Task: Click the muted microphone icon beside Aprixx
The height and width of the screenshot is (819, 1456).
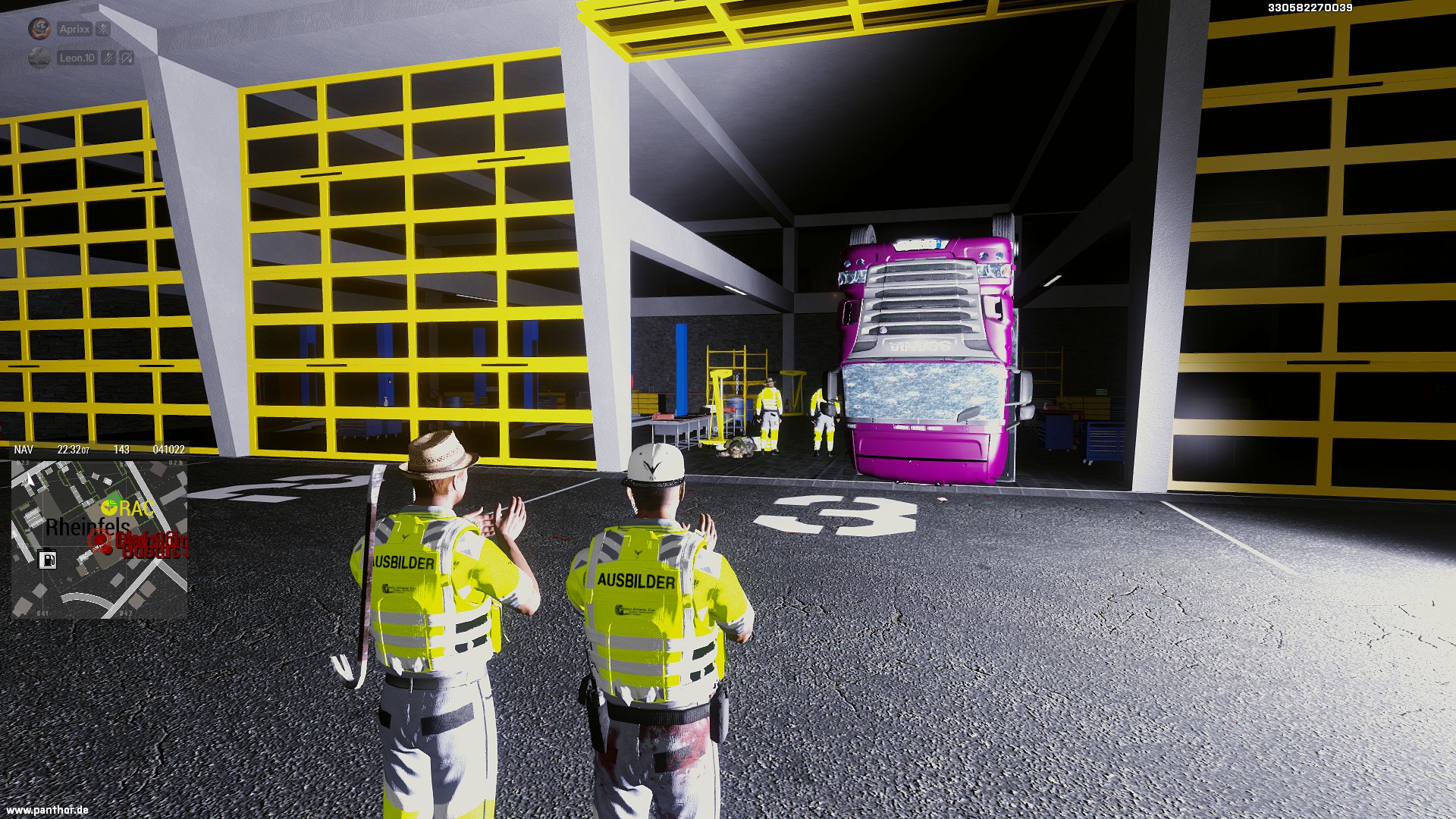Action: coord(103,30)
